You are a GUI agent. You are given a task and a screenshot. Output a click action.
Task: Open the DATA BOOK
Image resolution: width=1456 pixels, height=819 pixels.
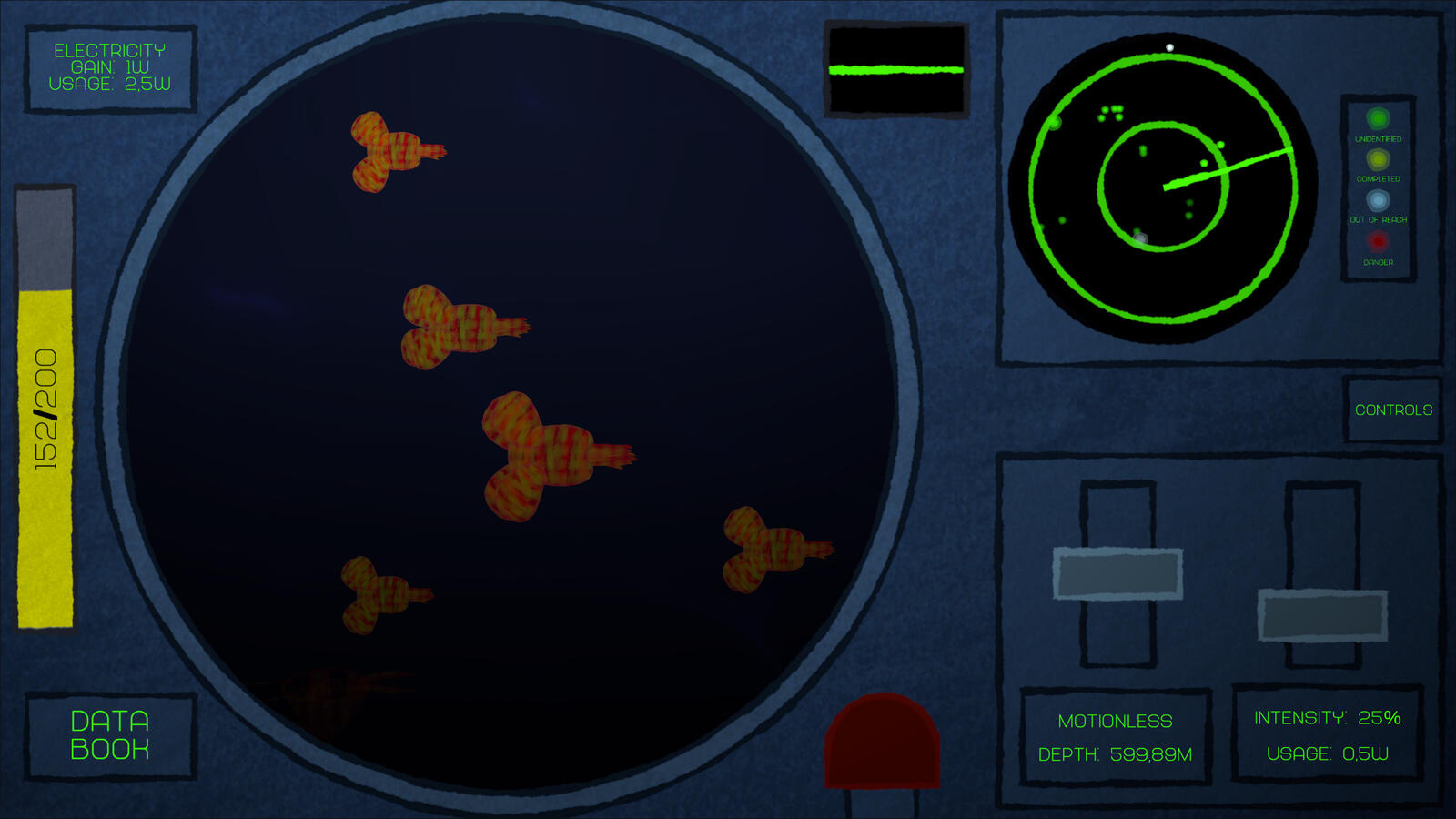point(110,734)
